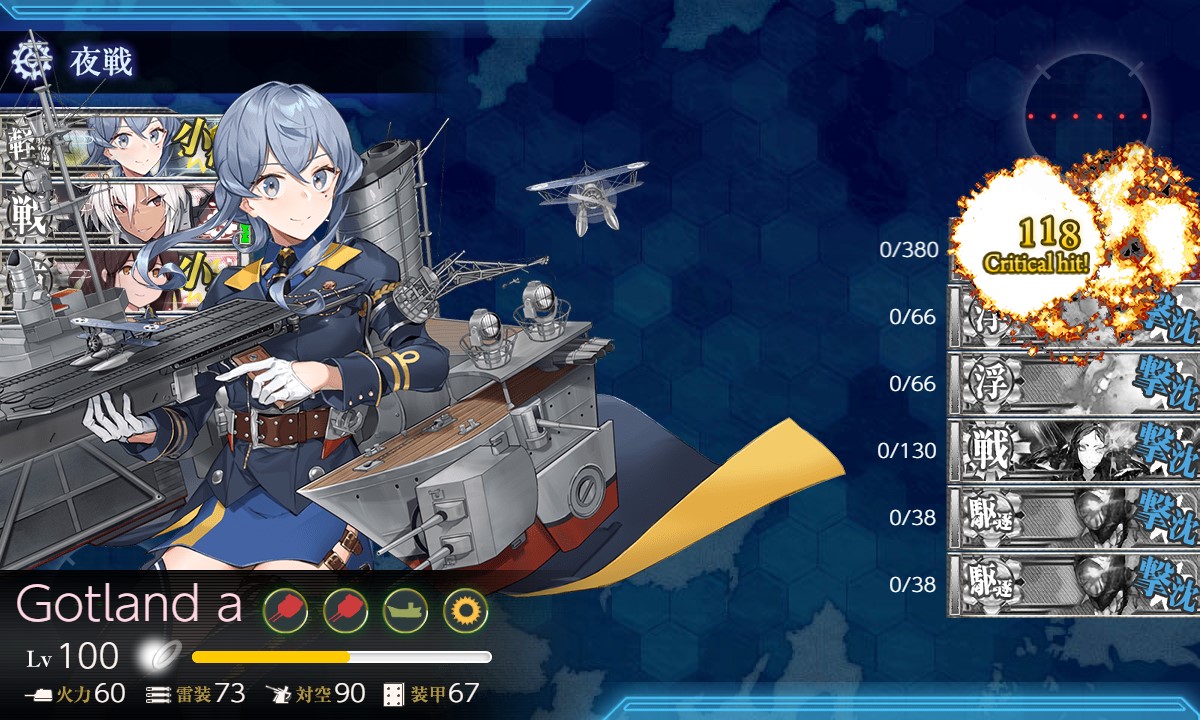Image resolution: width=1200 pixels, height=720 pixels.
Task: Click the night battle gear emblem
Action: click(32, 62)
